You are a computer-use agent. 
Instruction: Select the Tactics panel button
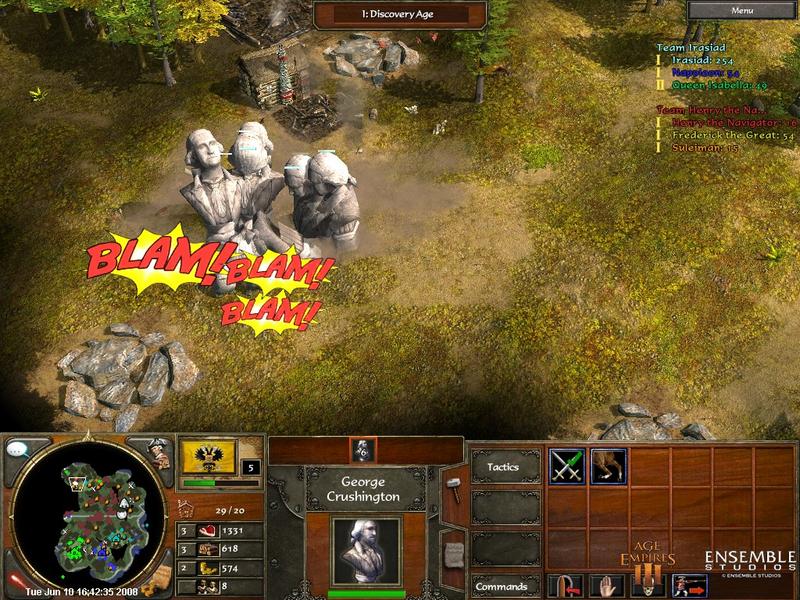pos(502,467)
